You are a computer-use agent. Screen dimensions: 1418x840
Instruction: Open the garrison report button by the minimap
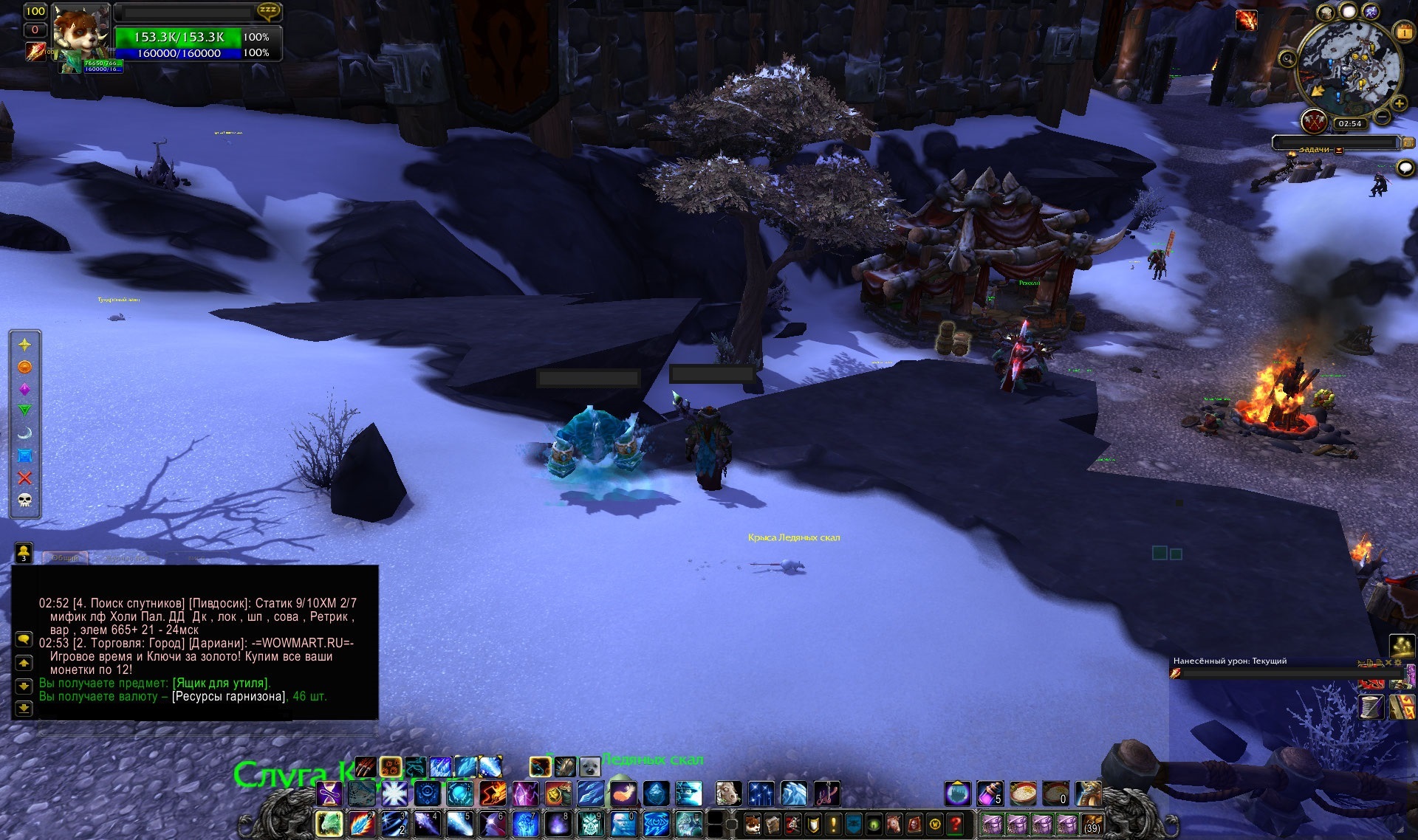[1314, 121]
